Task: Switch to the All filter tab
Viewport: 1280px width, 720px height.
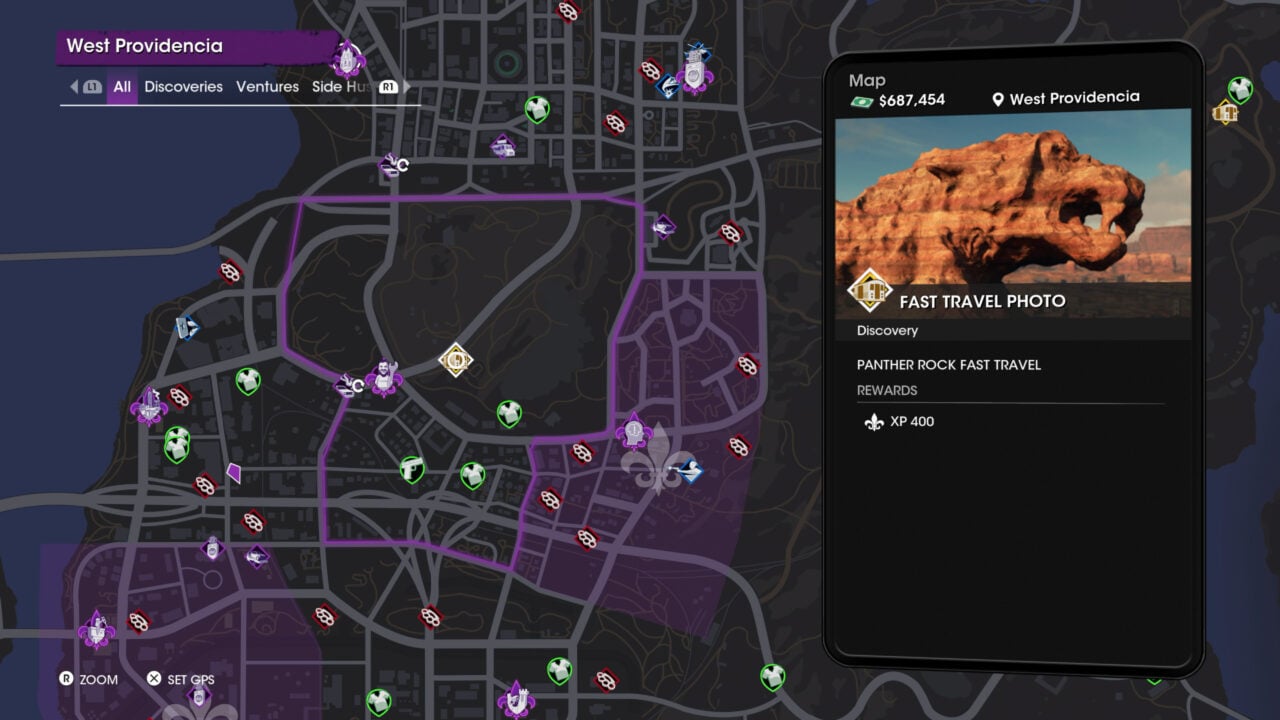Action: (x=121, y=87)
